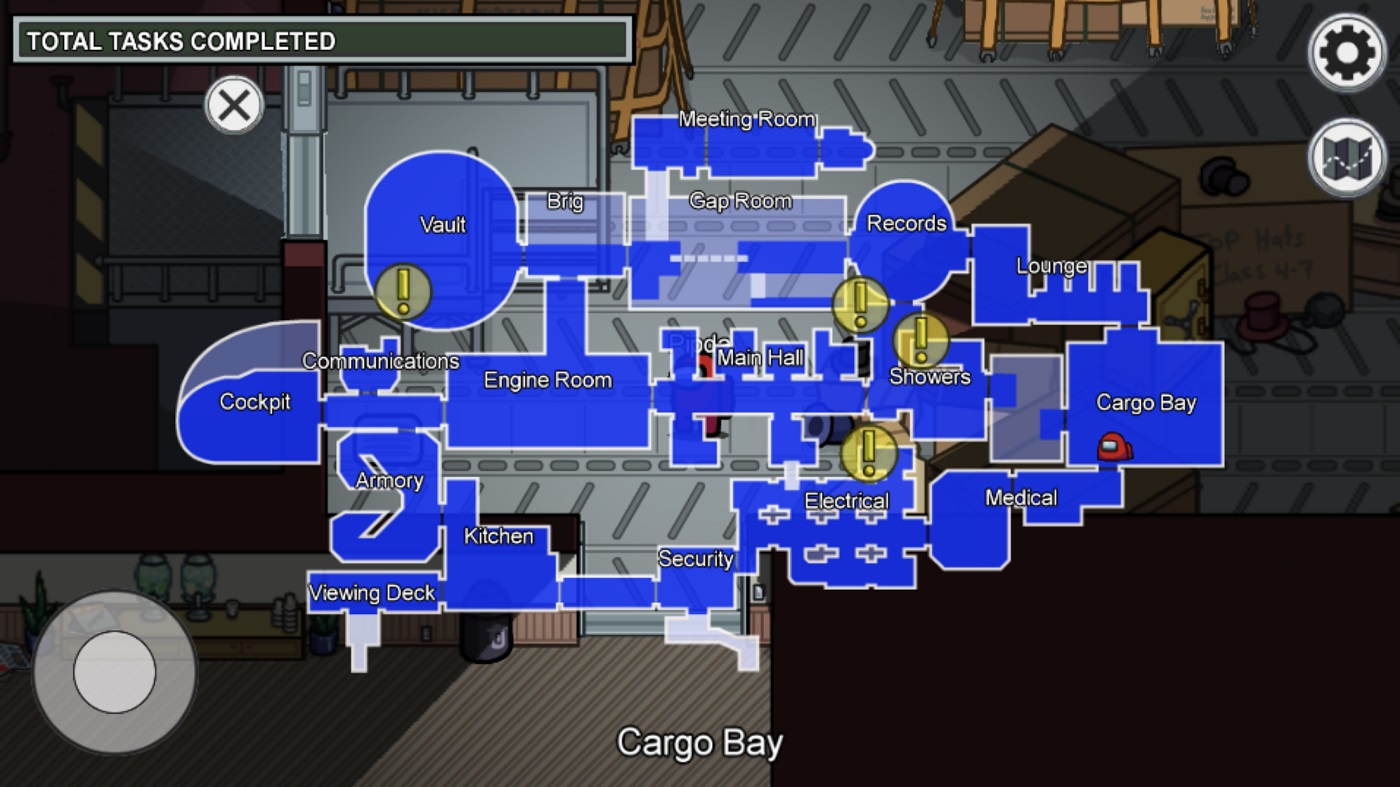Click the X button to close the map

[x=233, y=104]
